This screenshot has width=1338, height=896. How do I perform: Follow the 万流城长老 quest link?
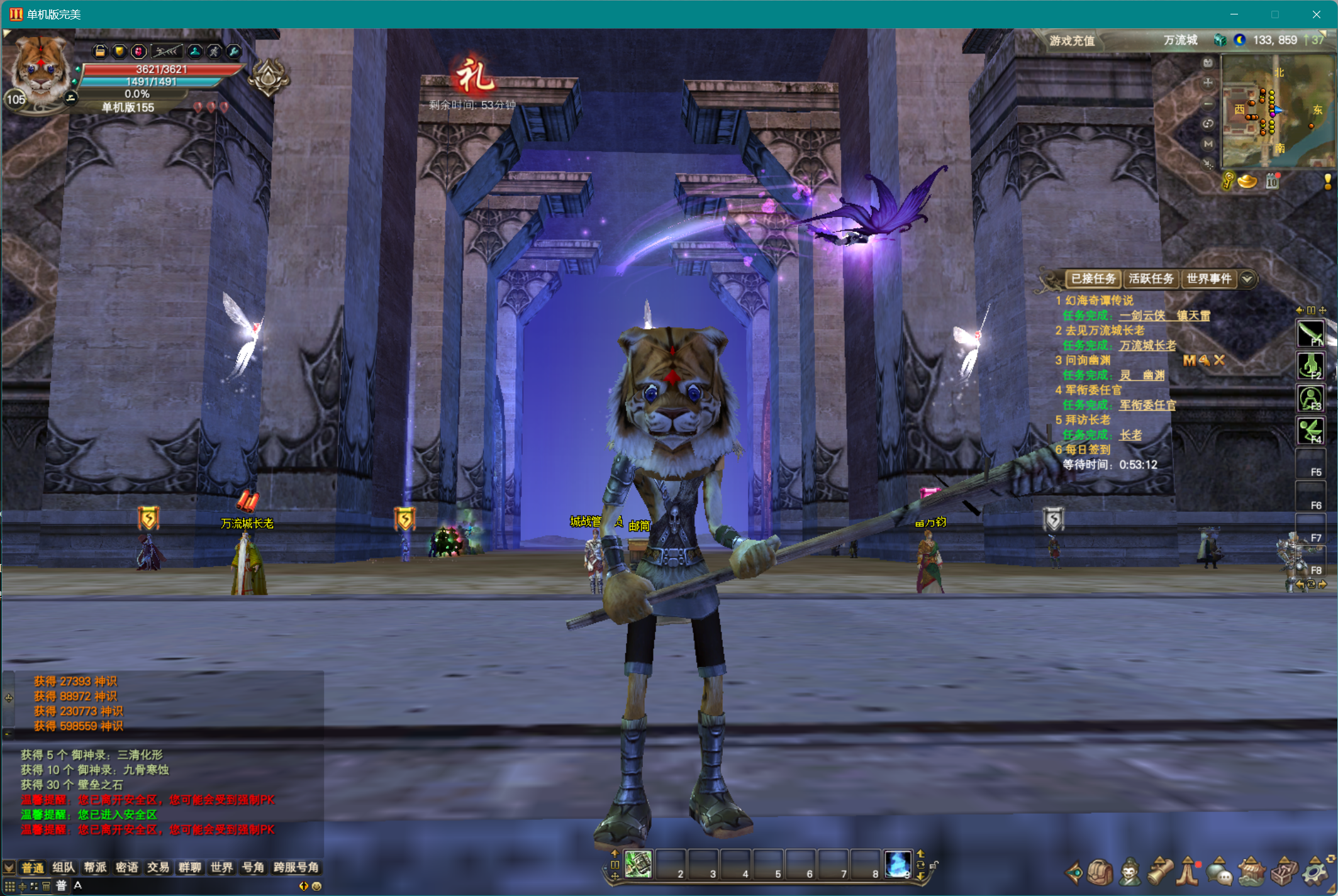click(1147, 345)
